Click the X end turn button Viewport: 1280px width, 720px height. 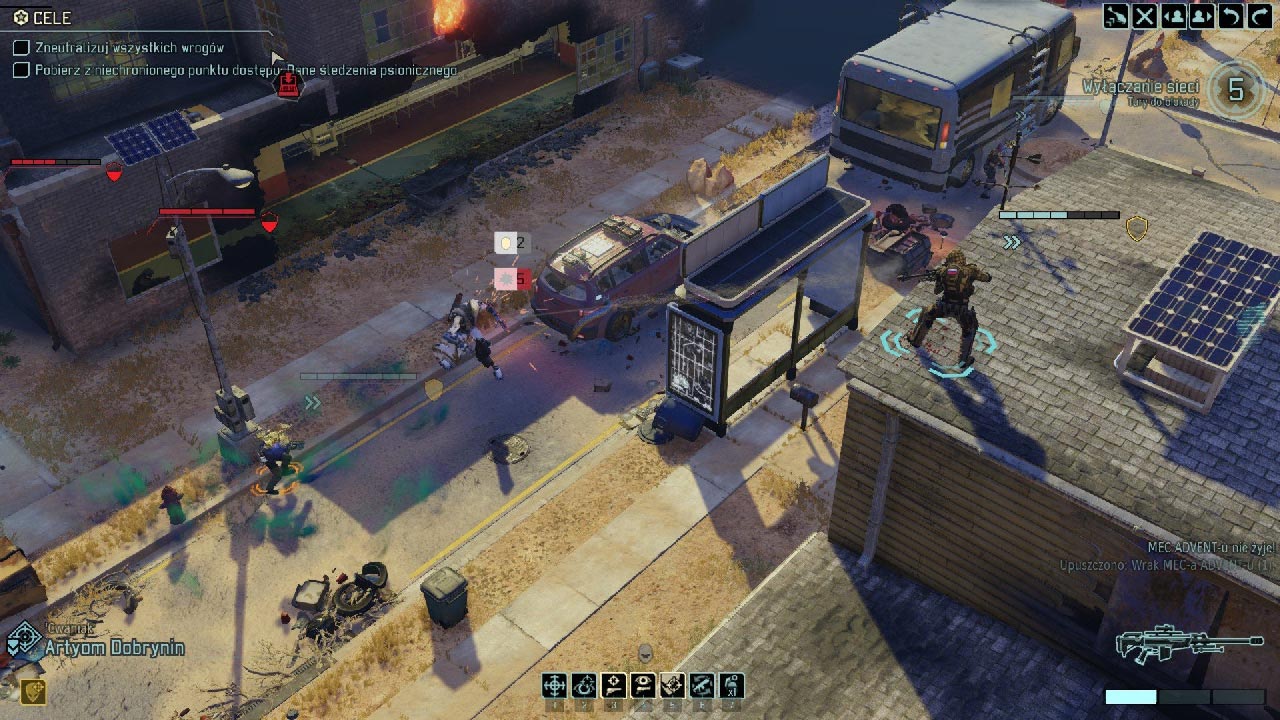pos(1145,15)
